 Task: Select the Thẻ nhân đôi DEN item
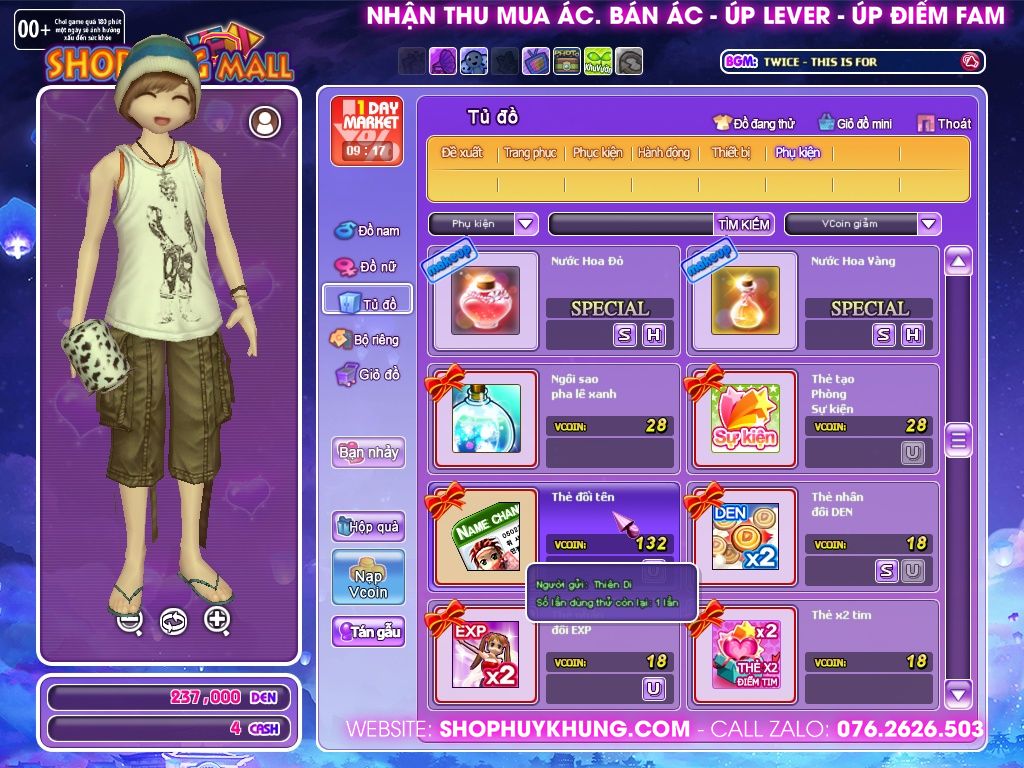click(x=745, y=537)
